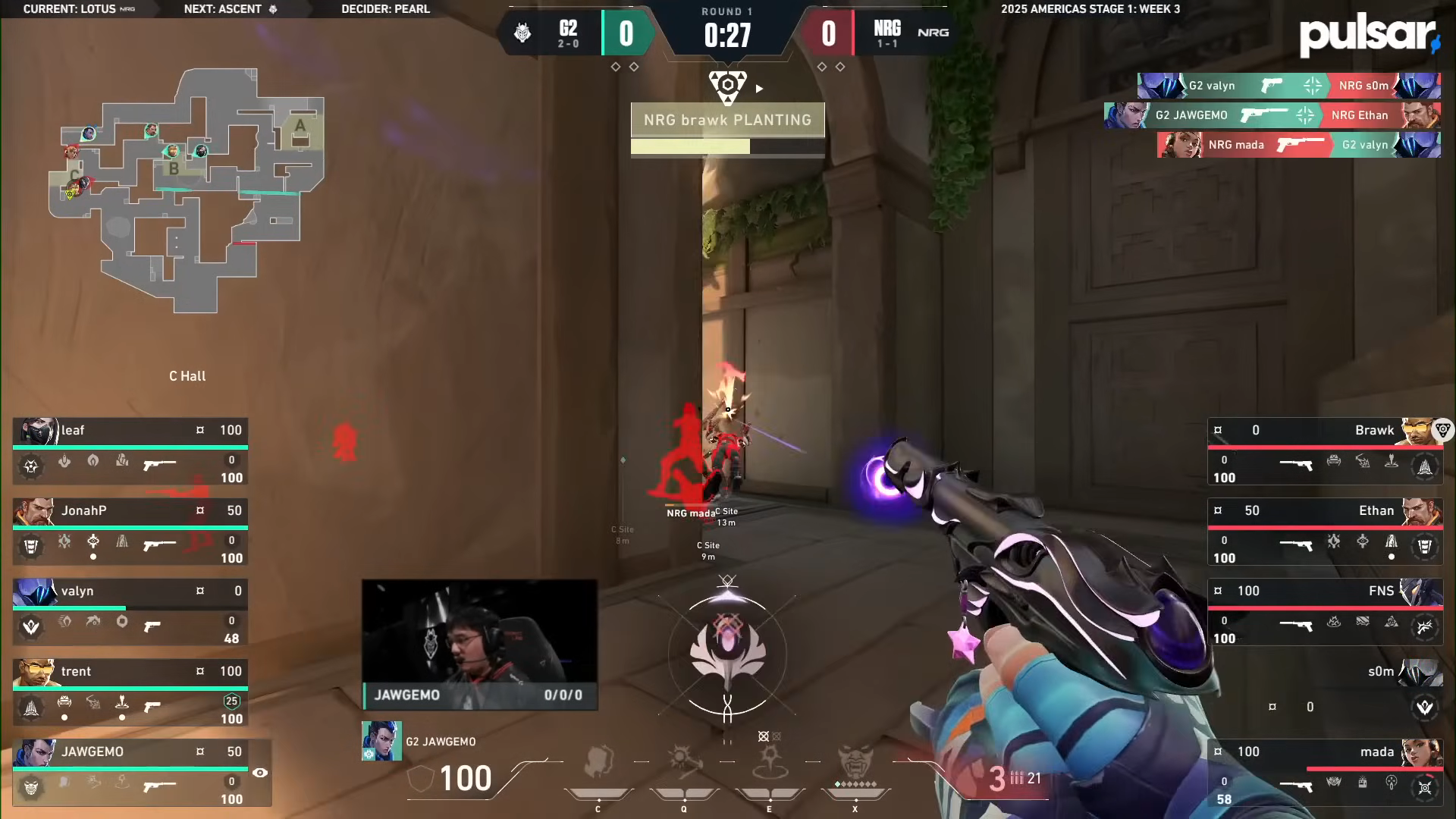1456x819 pixels.
Task: Click the spike planting icon under the timer
Action: click(x=727, y=86)
